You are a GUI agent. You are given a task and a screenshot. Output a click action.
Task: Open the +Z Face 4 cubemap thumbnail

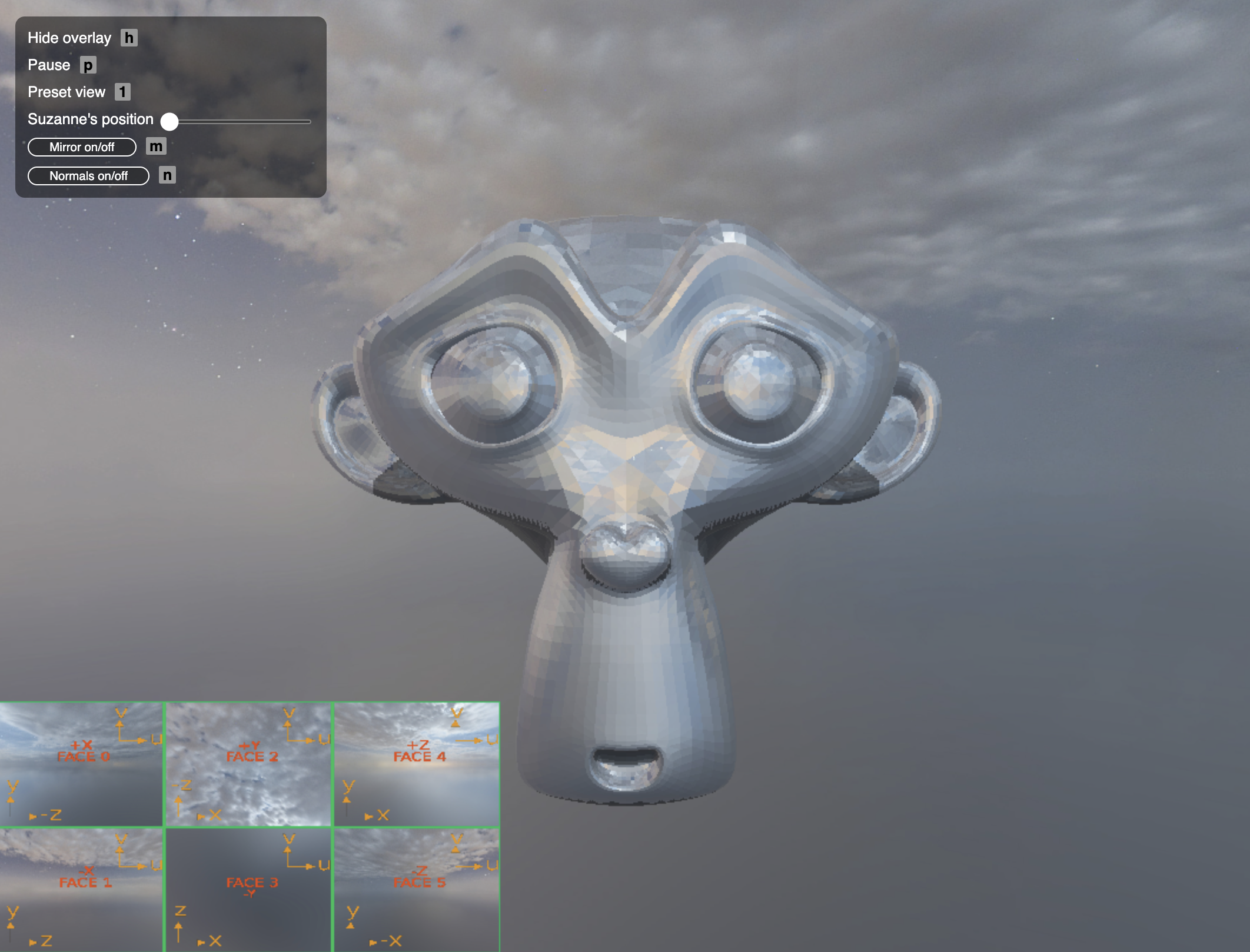pyautogui.click(x=417, y=764)
